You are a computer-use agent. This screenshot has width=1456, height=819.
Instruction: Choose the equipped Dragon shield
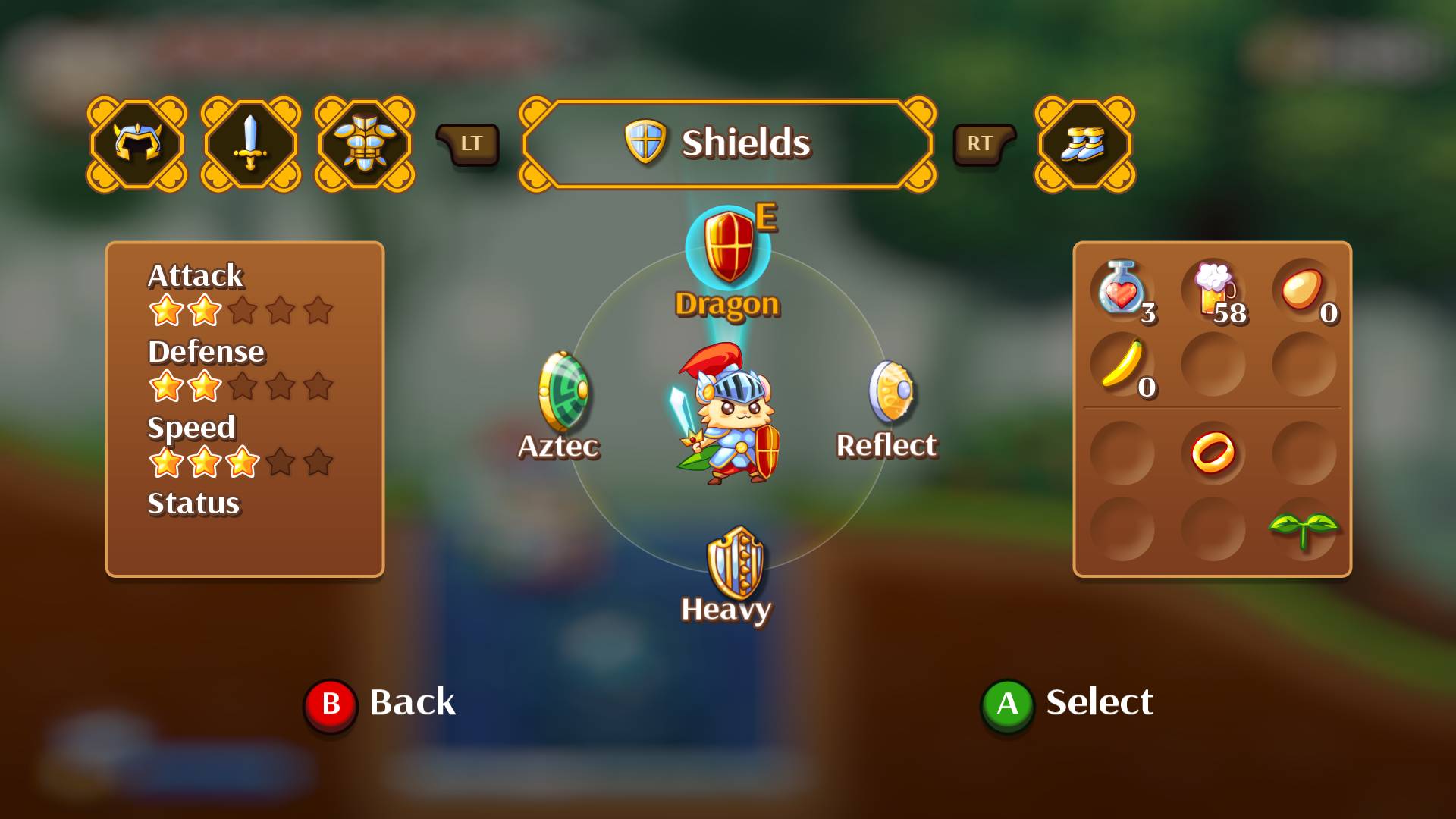tap(728, 249)
